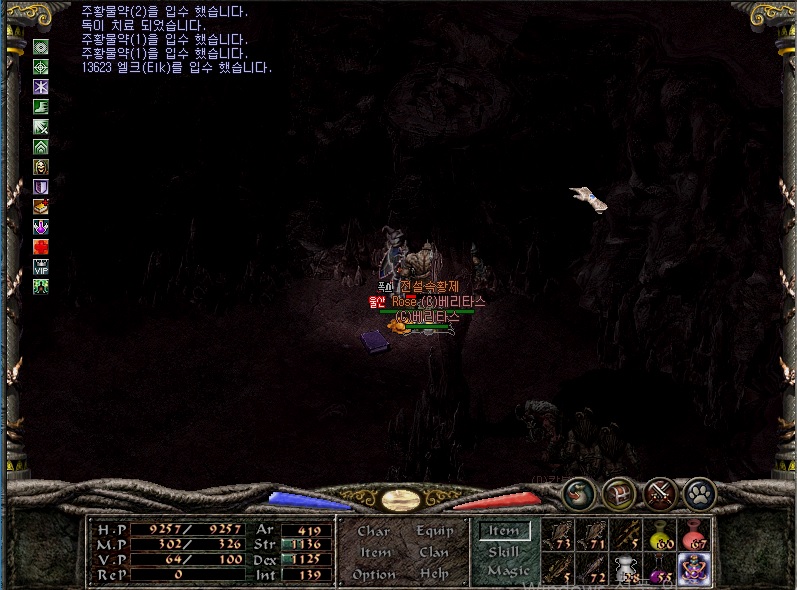Switch to the Skill quick-slot tab
This screenshot has width=797, height=590.
[x=505, y=551]
